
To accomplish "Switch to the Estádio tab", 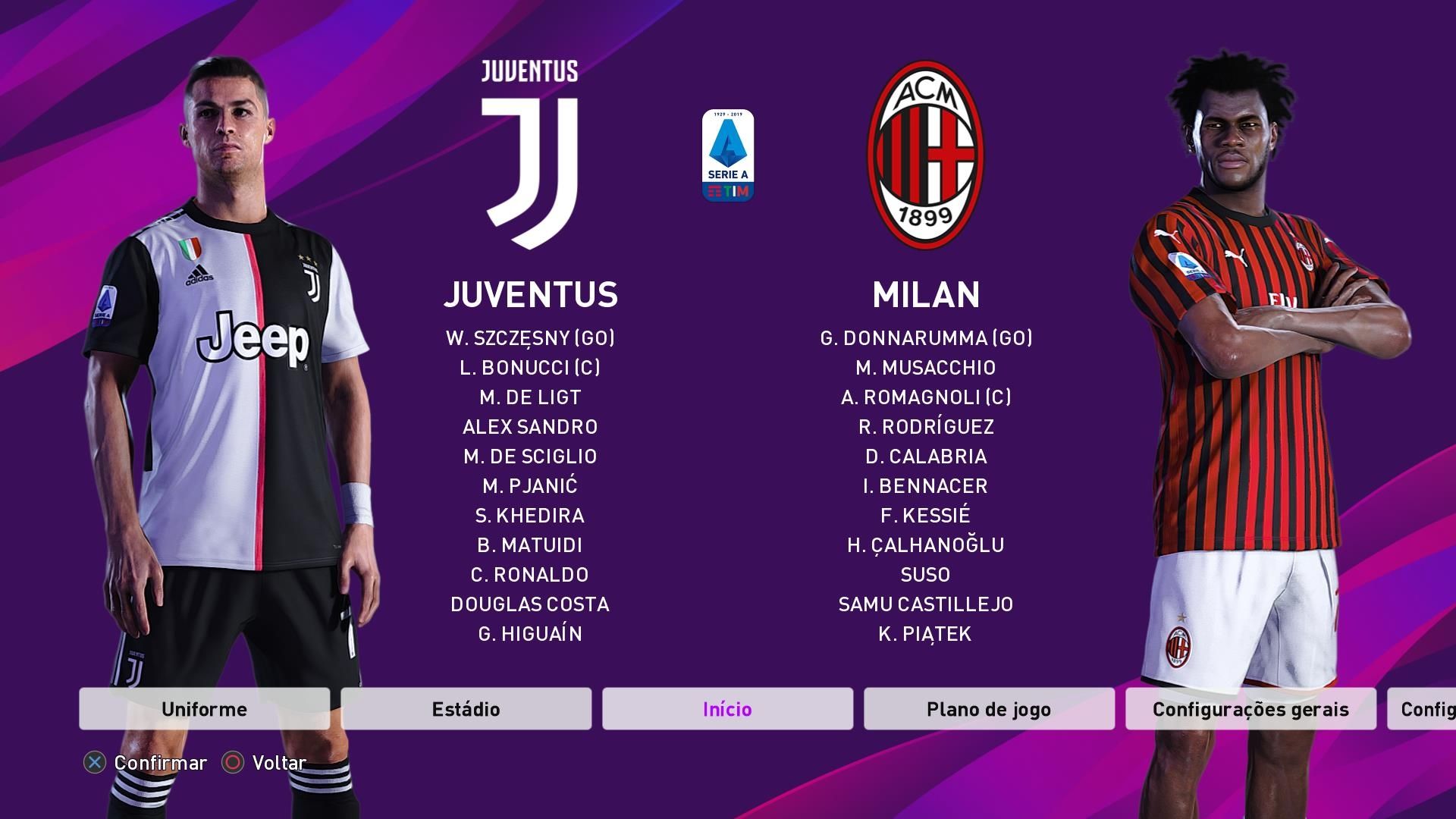I will [465, 710].
